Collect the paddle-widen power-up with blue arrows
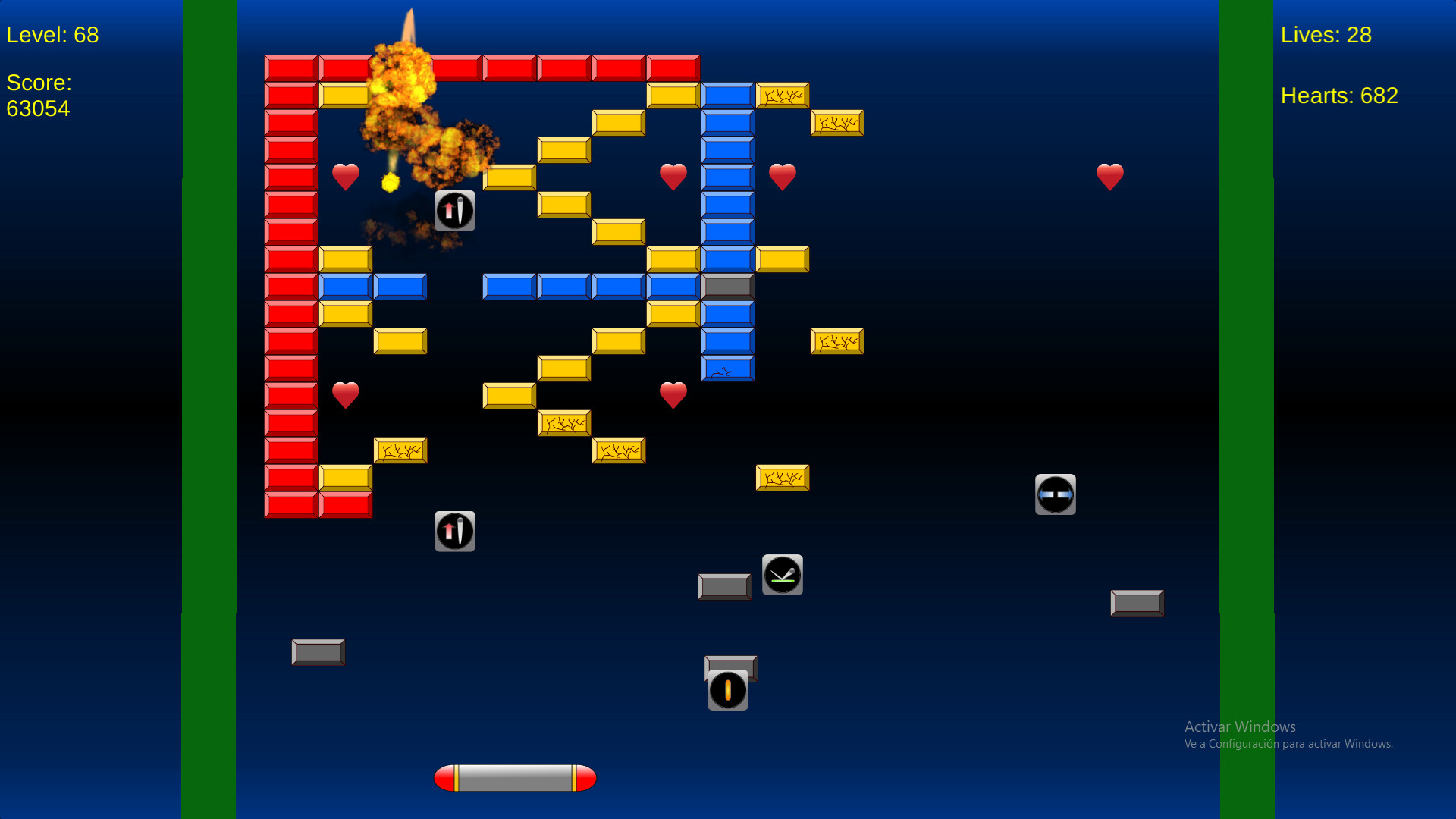The height and width of the screenshot is (819, 1456). 1056,494
